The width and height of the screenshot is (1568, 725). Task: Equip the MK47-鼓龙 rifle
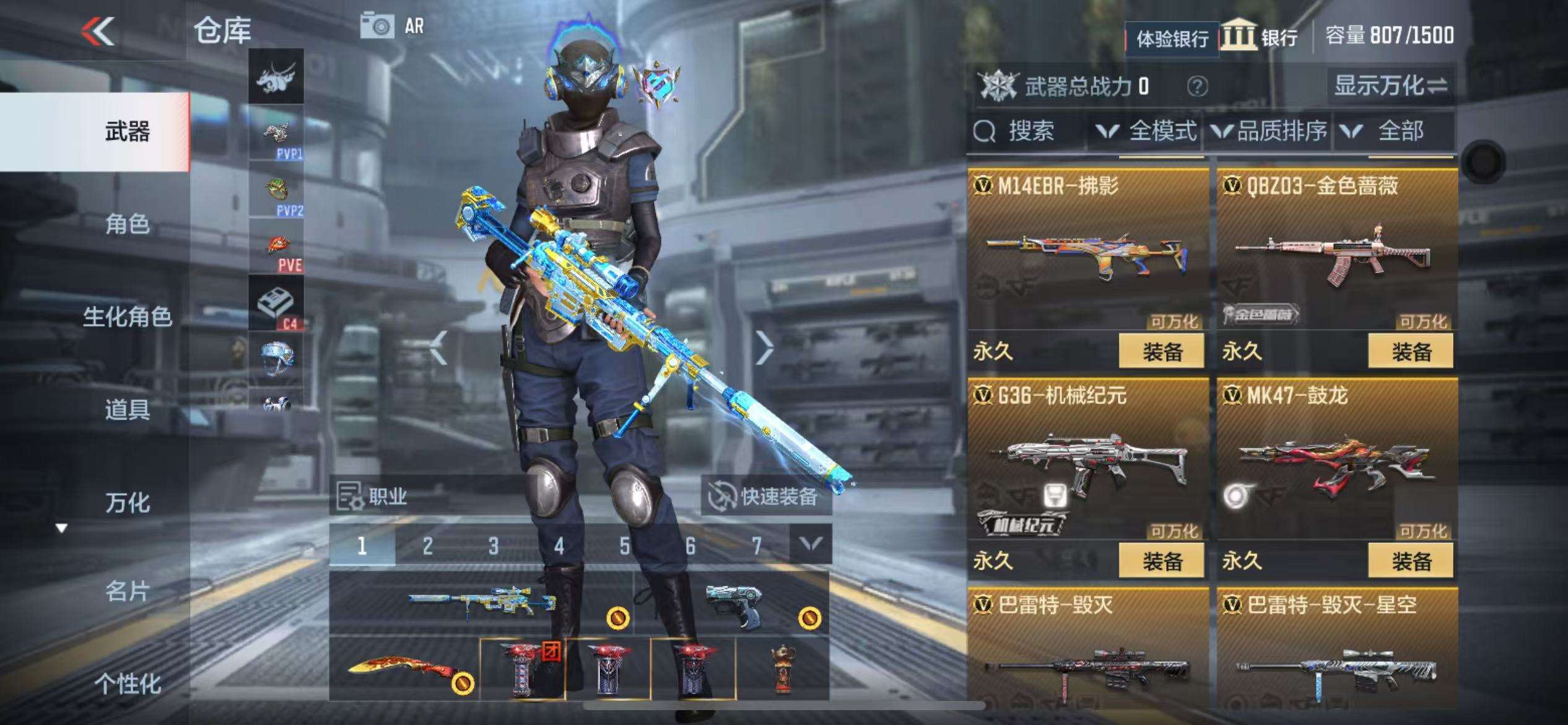(1411, 561)
